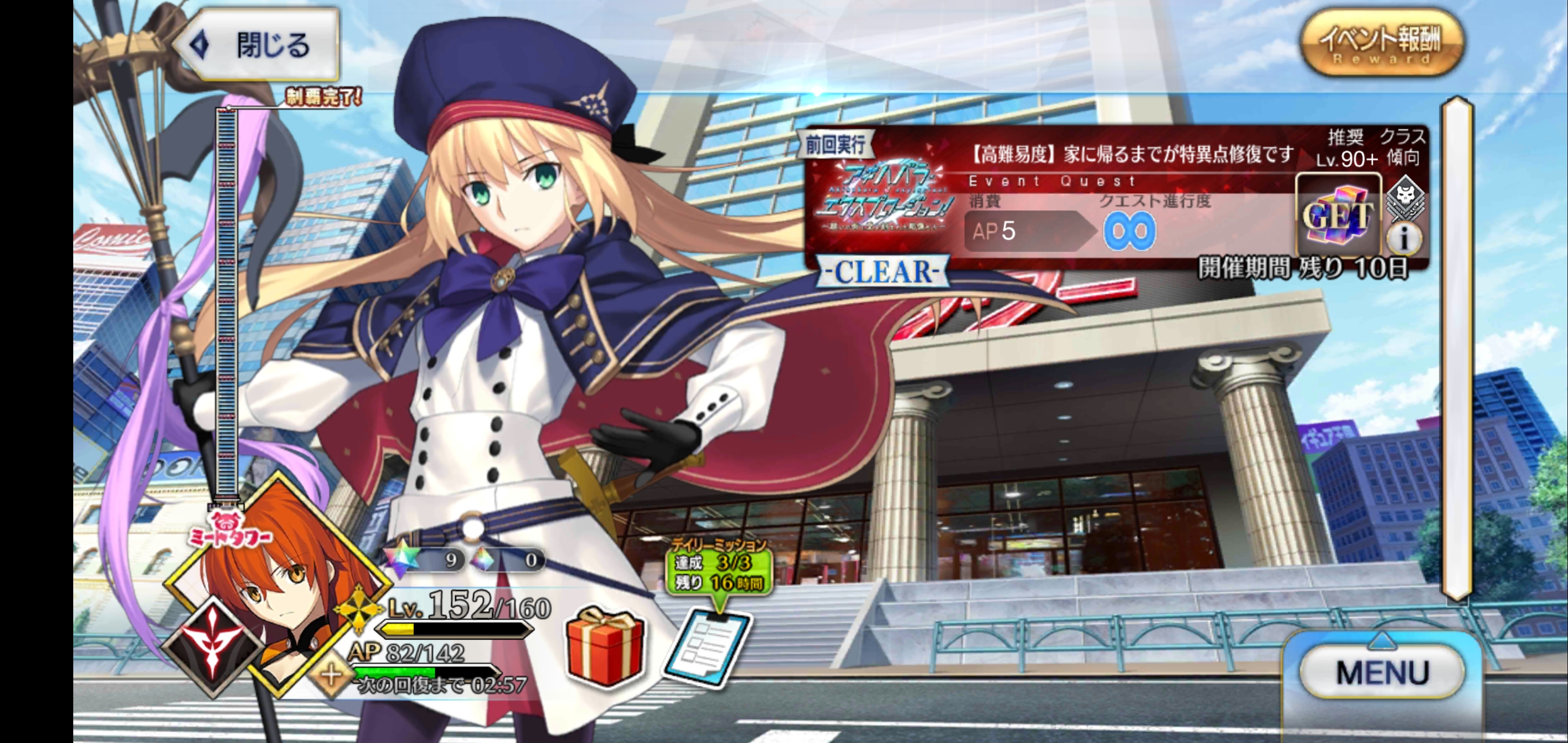The width and height of the screenshot is (1568, 743).
Task: Open the red present box
Action: pyautogui.click(x=605, y=647)
